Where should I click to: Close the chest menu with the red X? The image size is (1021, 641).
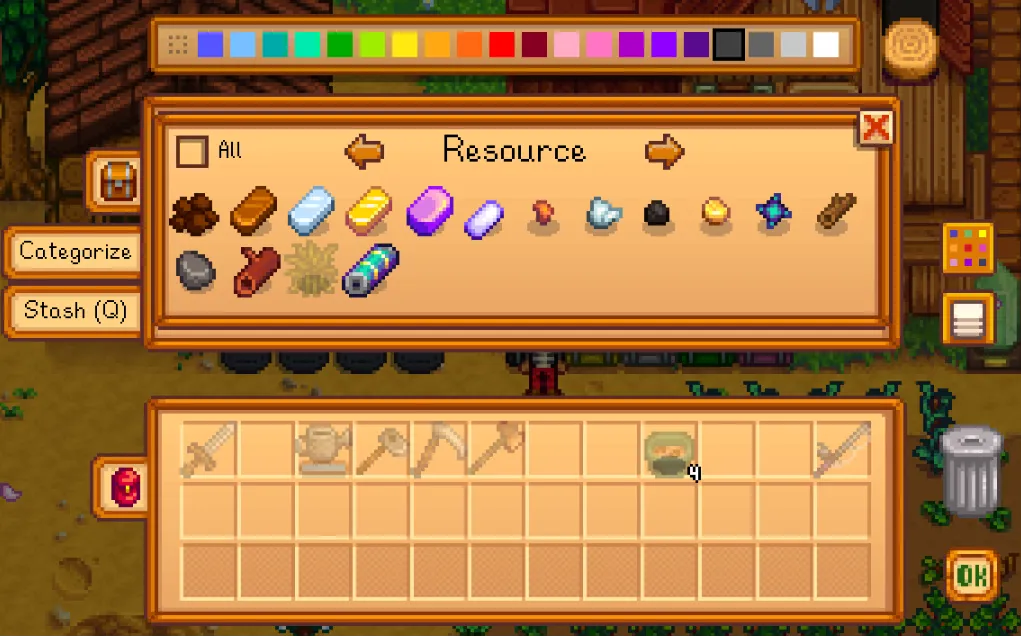[876, 127]
